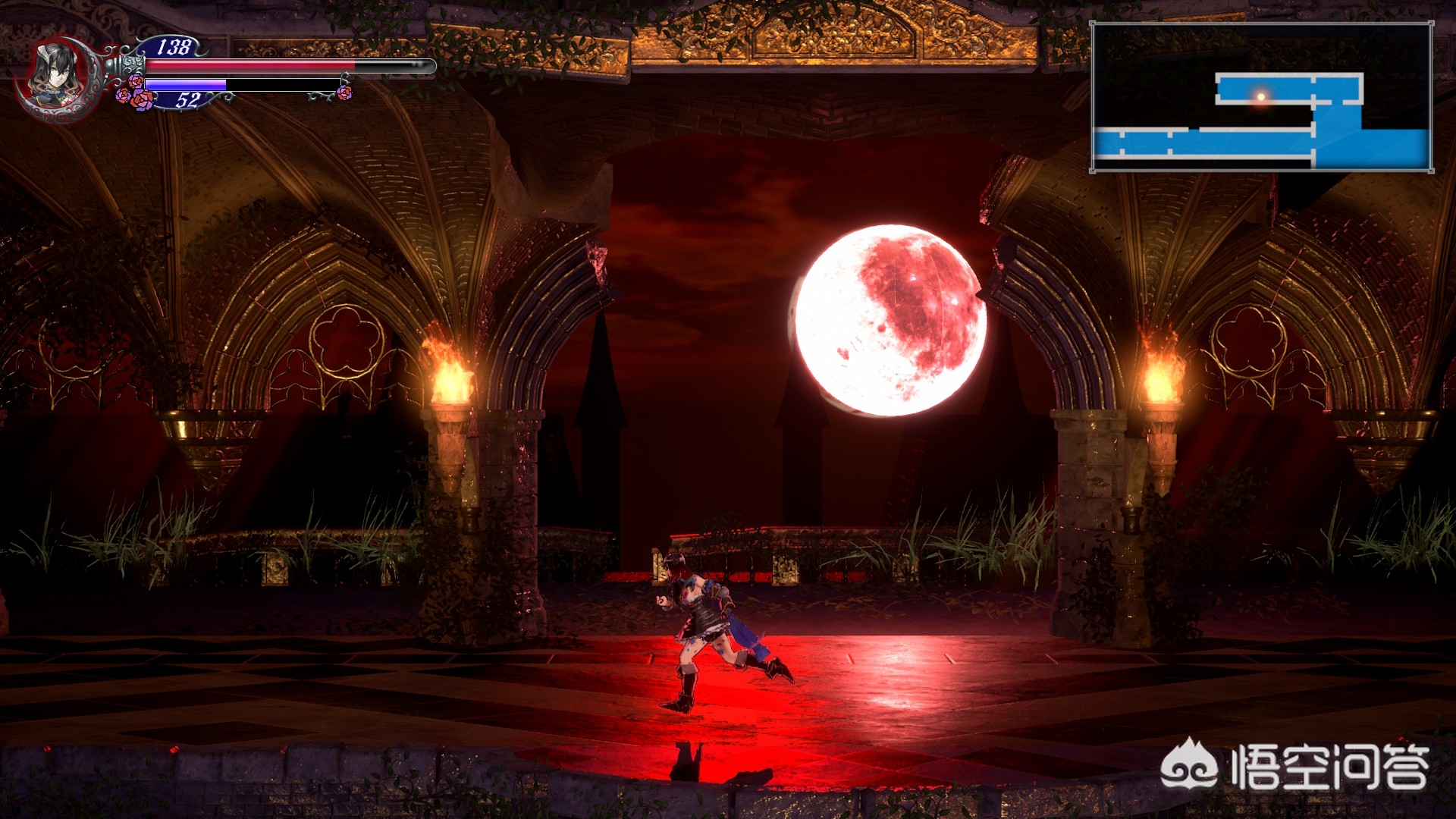This screenshot has height=819, width=1456.
Task: Select the orange player marker on minimap
Action: [1260, 96]
